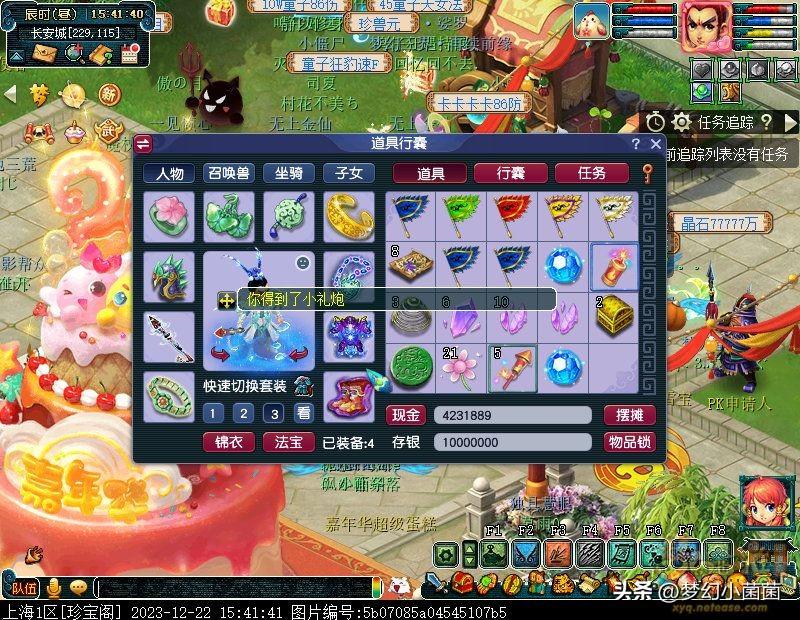Click the 摆摊 stall button
Viewport: 800px width, 620px height.
point(629,415)
